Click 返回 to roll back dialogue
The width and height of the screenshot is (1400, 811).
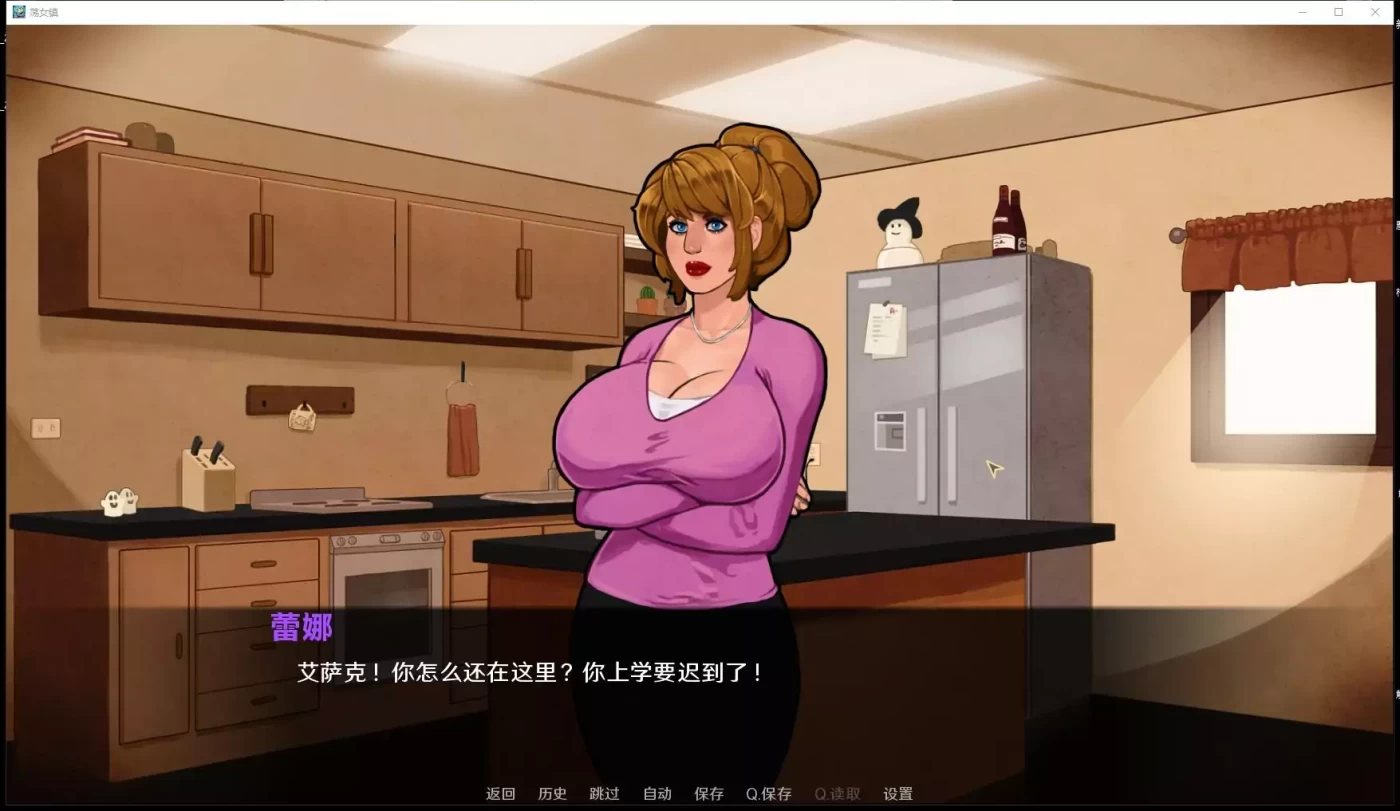click(x=499, y=793)
